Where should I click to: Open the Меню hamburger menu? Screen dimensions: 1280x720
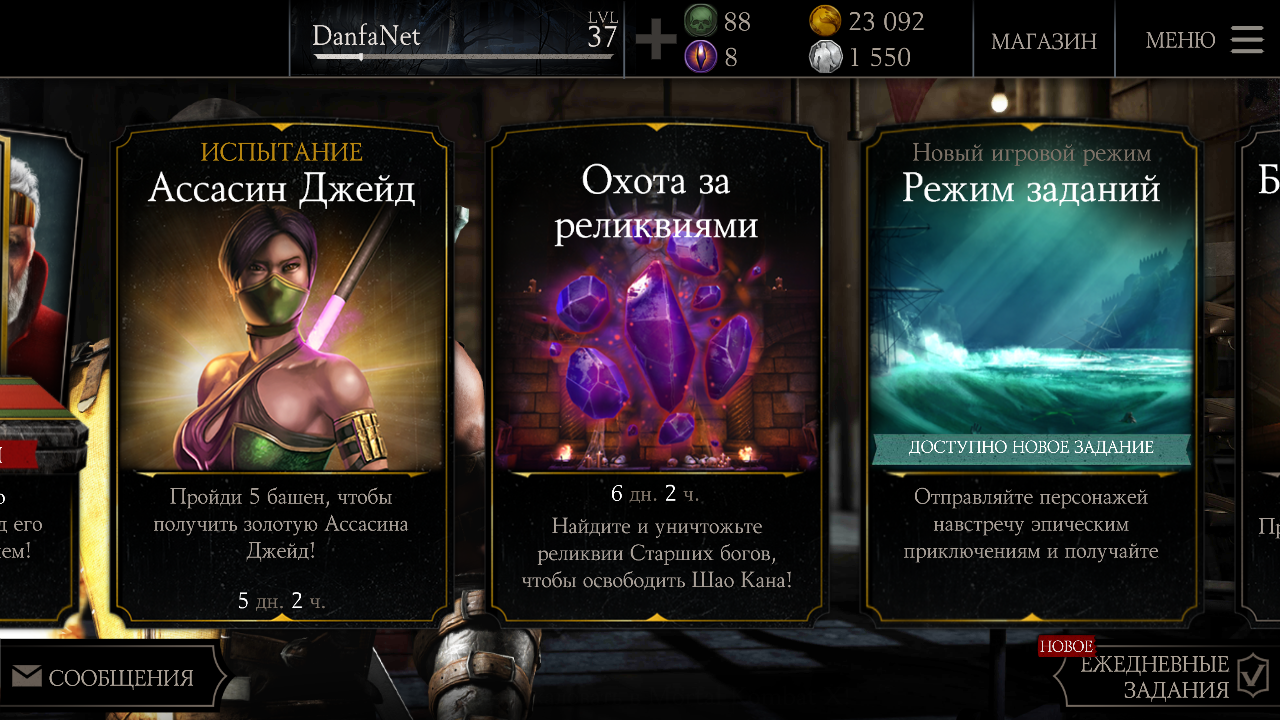click(1204, 40)
